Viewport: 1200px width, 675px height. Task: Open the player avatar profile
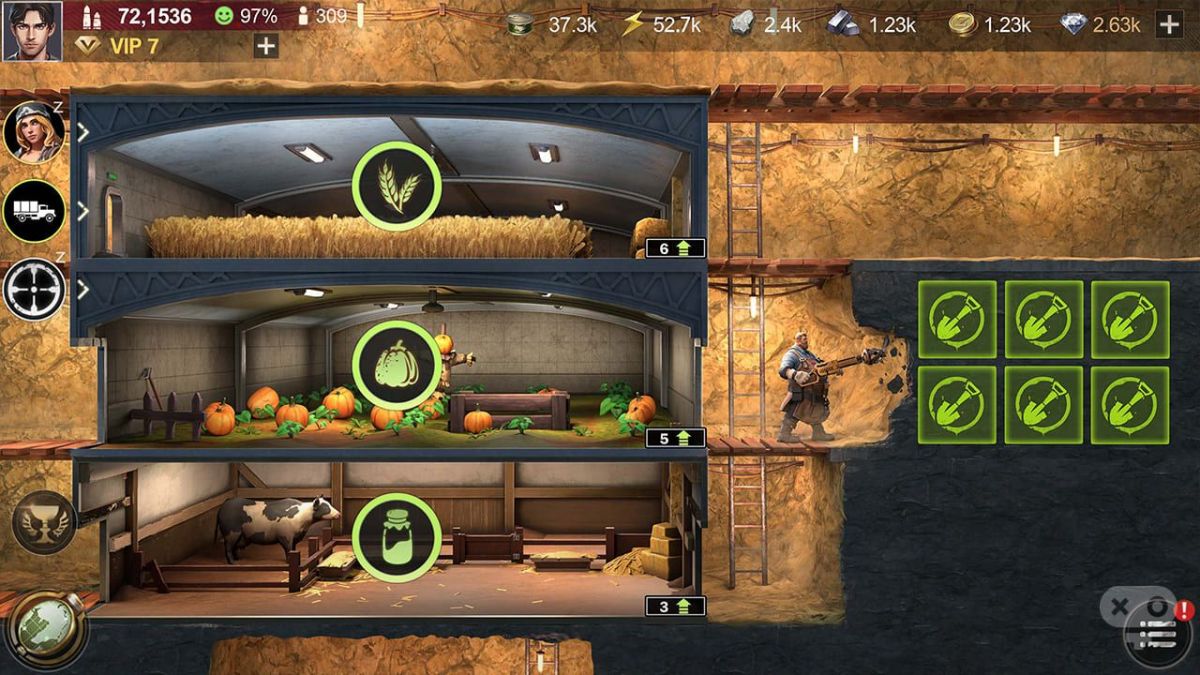pyautogui.click(x=32, y=30)
